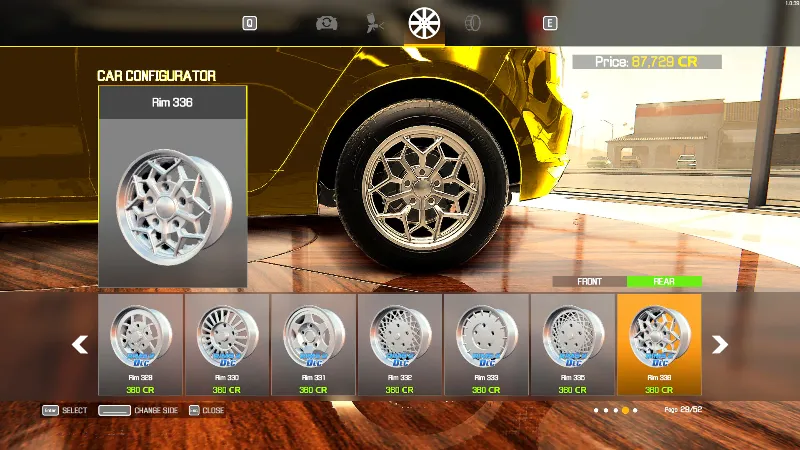Select the REAR wheel side
800x450 pixels.
(664, 282)
